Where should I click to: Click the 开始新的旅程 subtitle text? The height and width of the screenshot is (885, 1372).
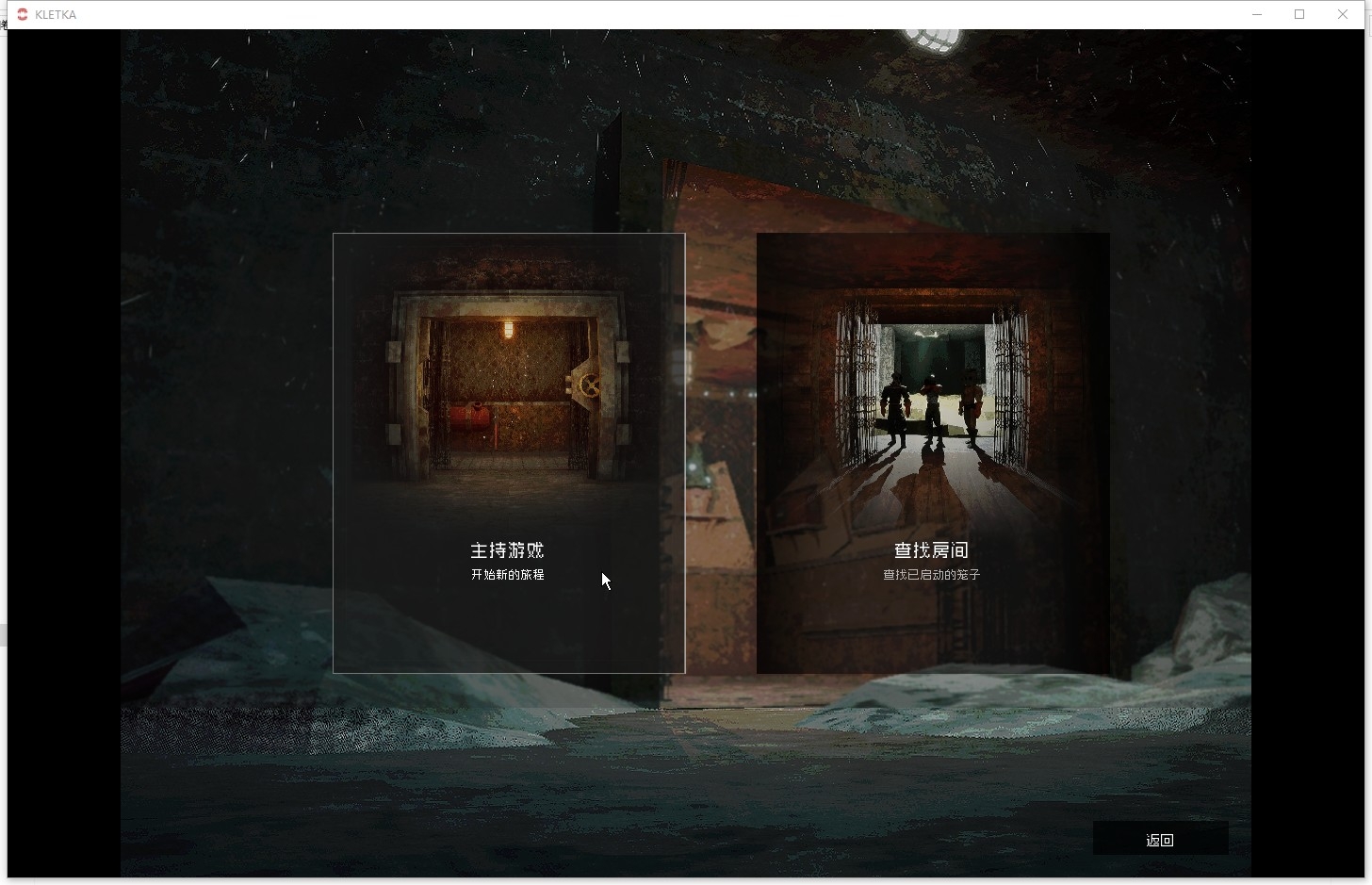(x=508, y=574)
